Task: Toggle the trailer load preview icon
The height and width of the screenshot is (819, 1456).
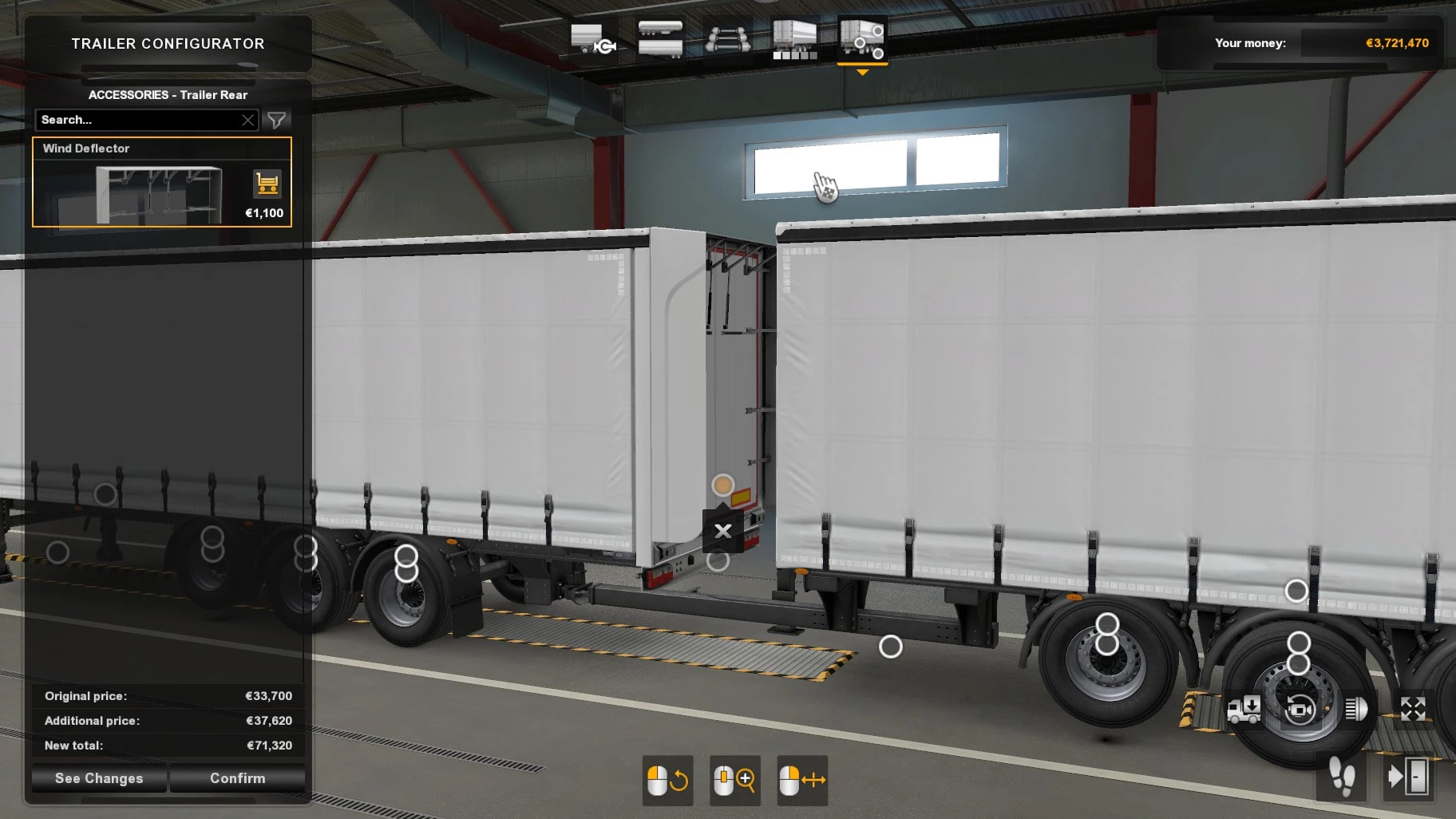Action: [x=1244, y=709]
